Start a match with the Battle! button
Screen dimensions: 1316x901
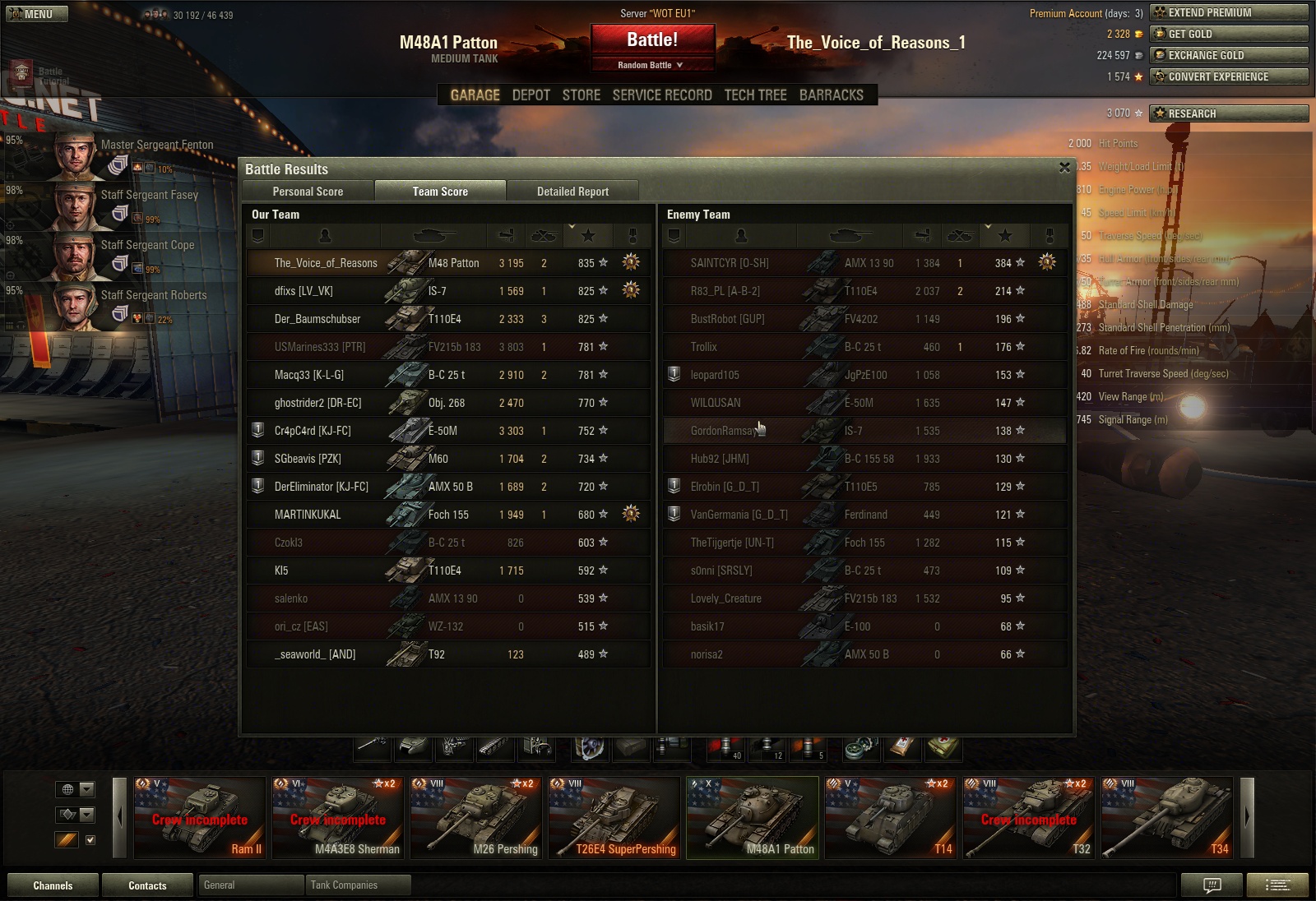[652, 40]
